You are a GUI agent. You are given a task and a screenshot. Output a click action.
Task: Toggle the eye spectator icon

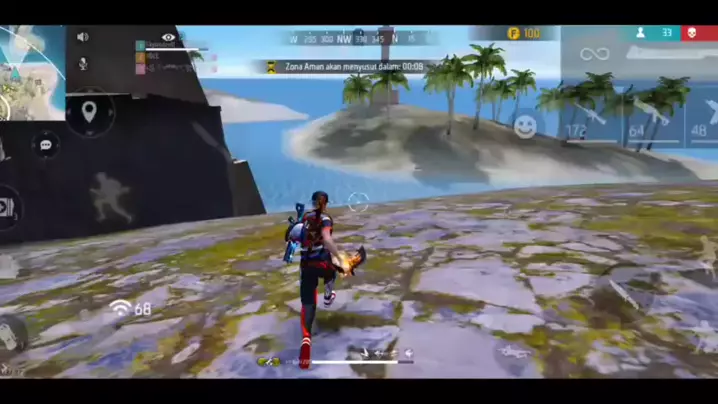(168, 37)
